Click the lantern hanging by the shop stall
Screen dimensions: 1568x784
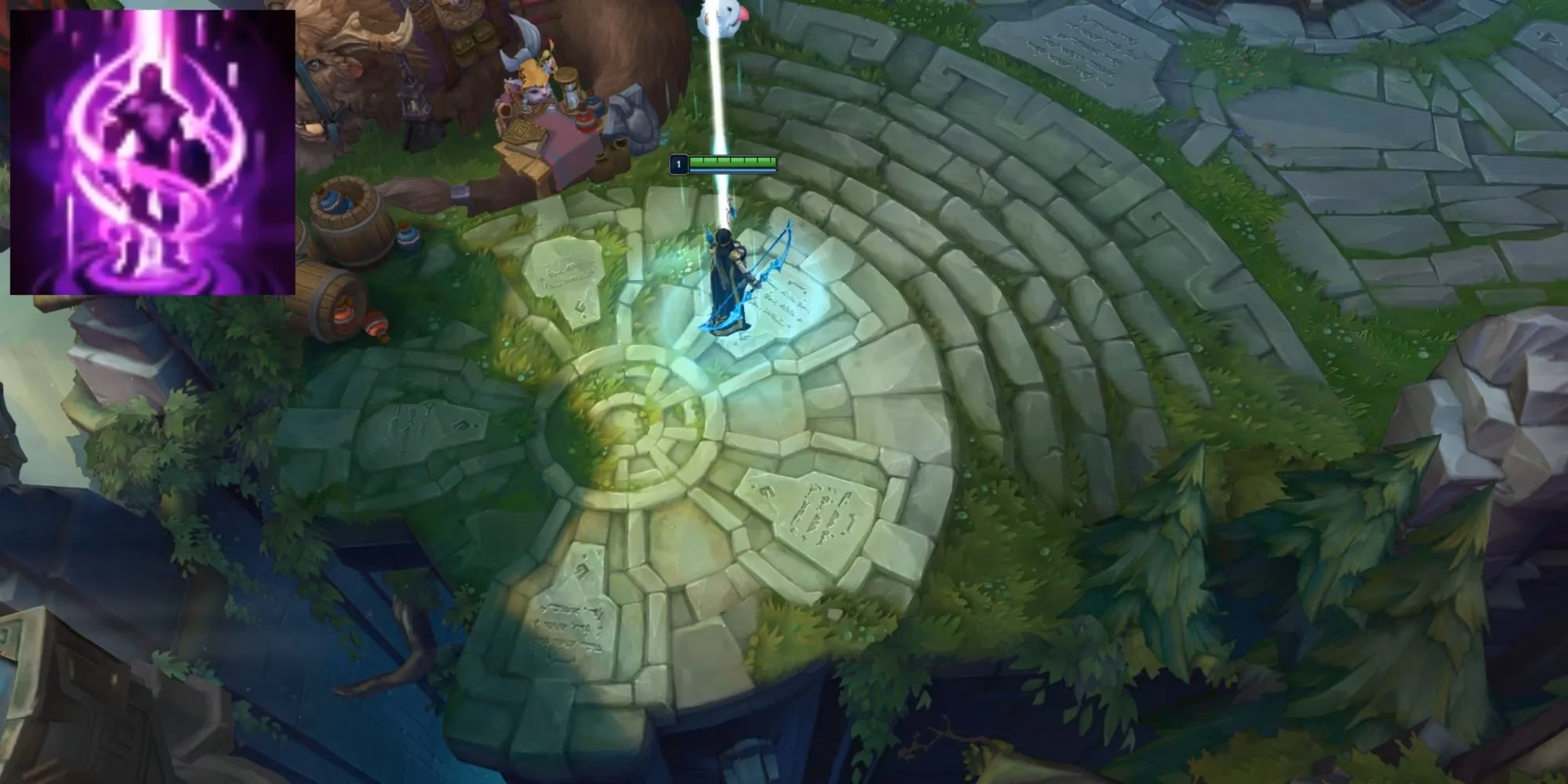coord(414,100)
